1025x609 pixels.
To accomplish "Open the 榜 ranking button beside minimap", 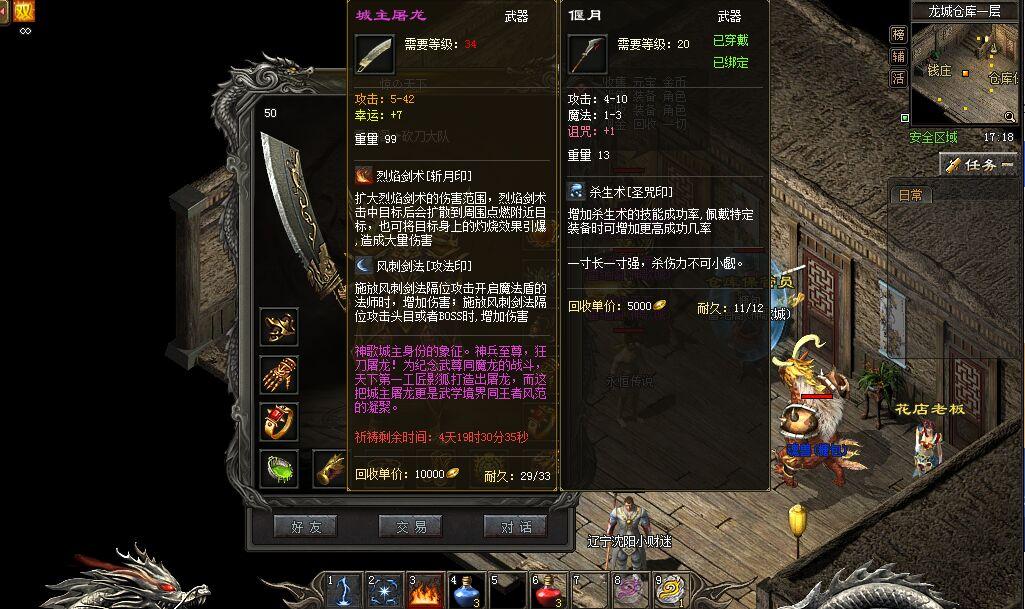I will pyautogui.click(x=898, y=35).
